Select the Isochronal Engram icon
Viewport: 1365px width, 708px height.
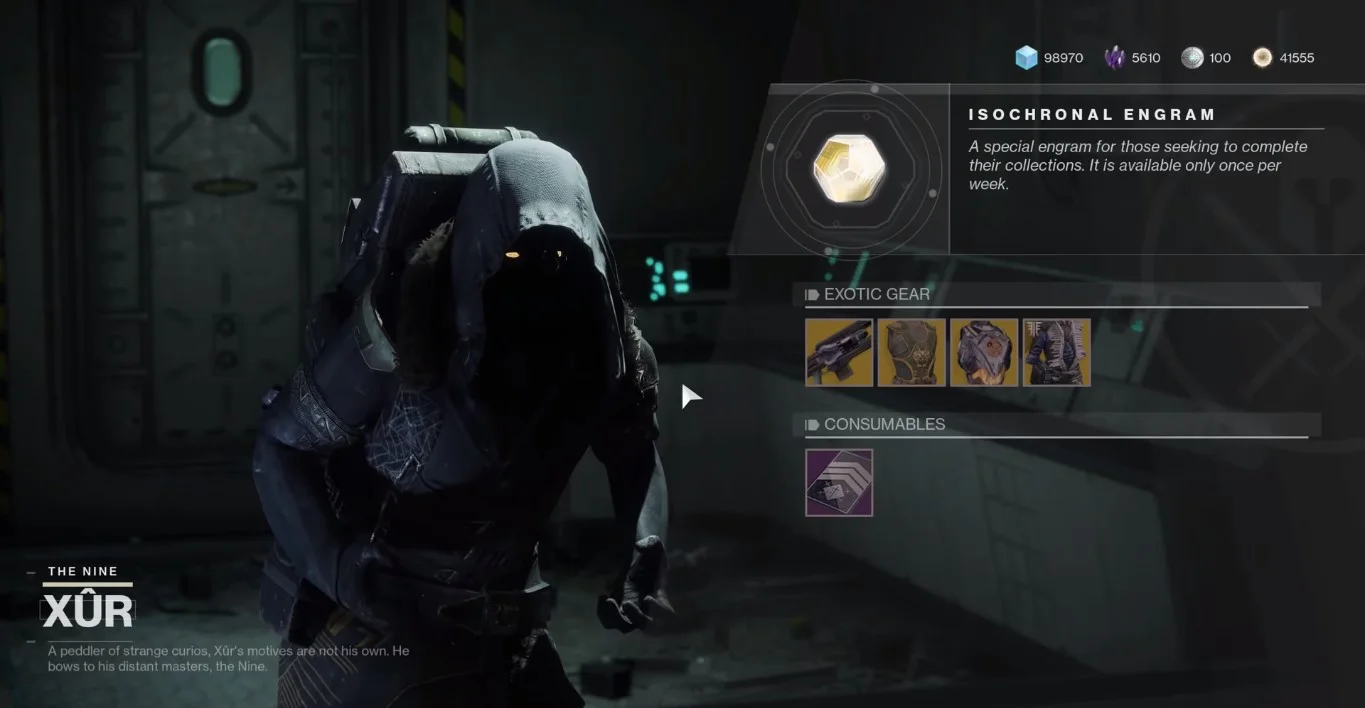[x=849, y=168]
